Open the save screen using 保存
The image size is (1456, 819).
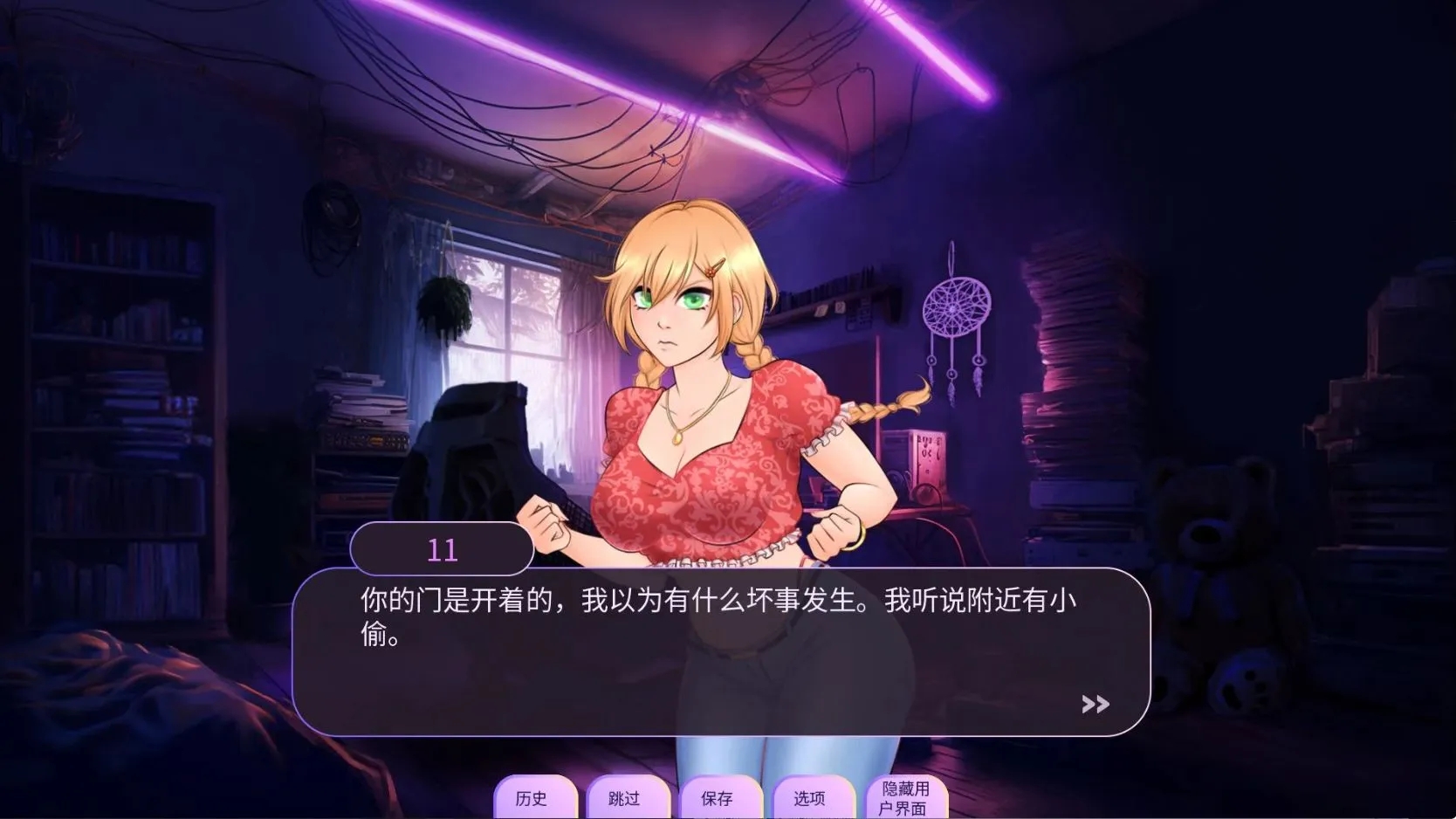click(x=720, y=797)
